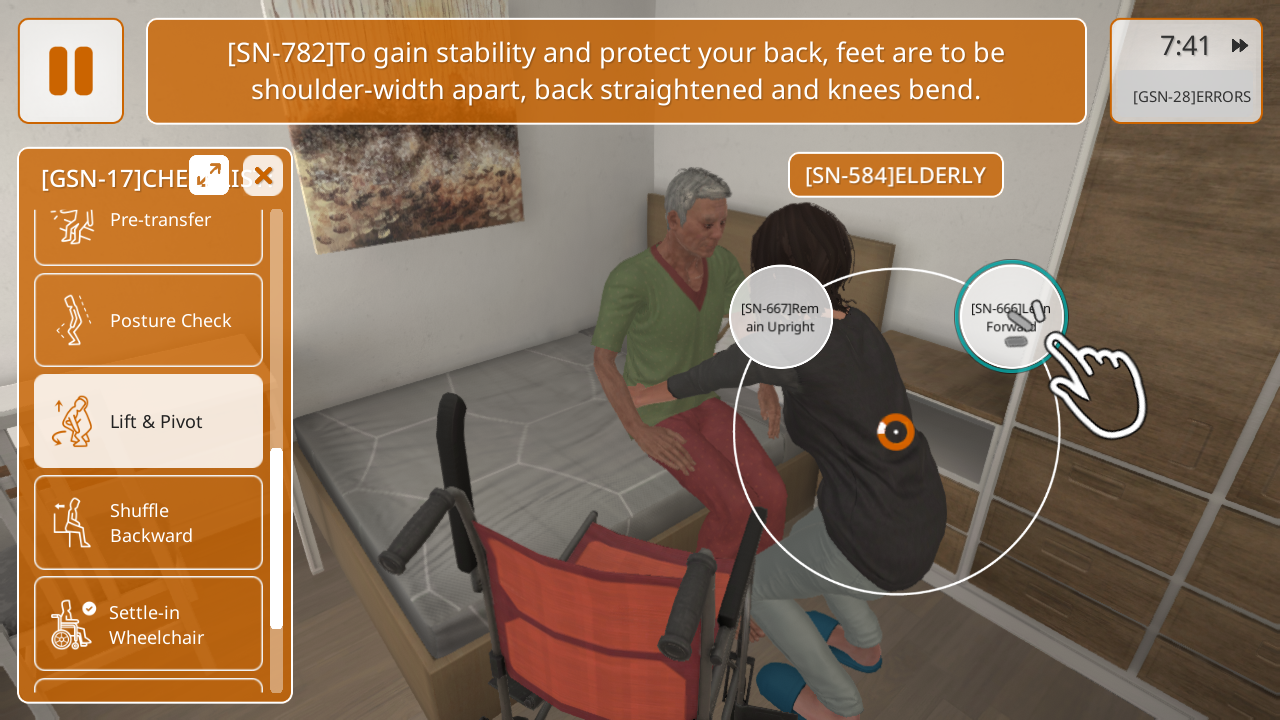Close the checklist panel
The width and height of the screenshot is (1280, 720).
pyautogui.click(x=263, y=176)
